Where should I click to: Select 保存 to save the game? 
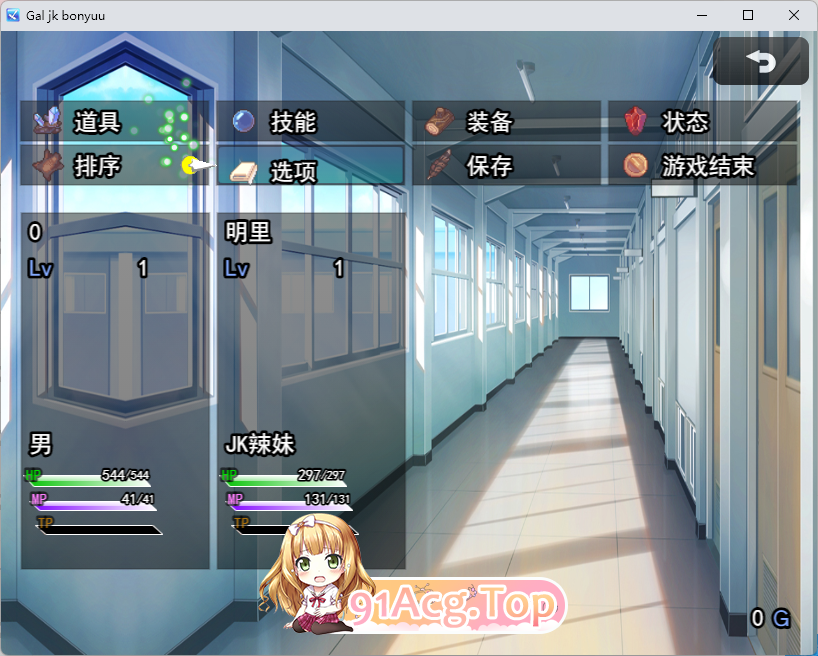click(506, 166)
